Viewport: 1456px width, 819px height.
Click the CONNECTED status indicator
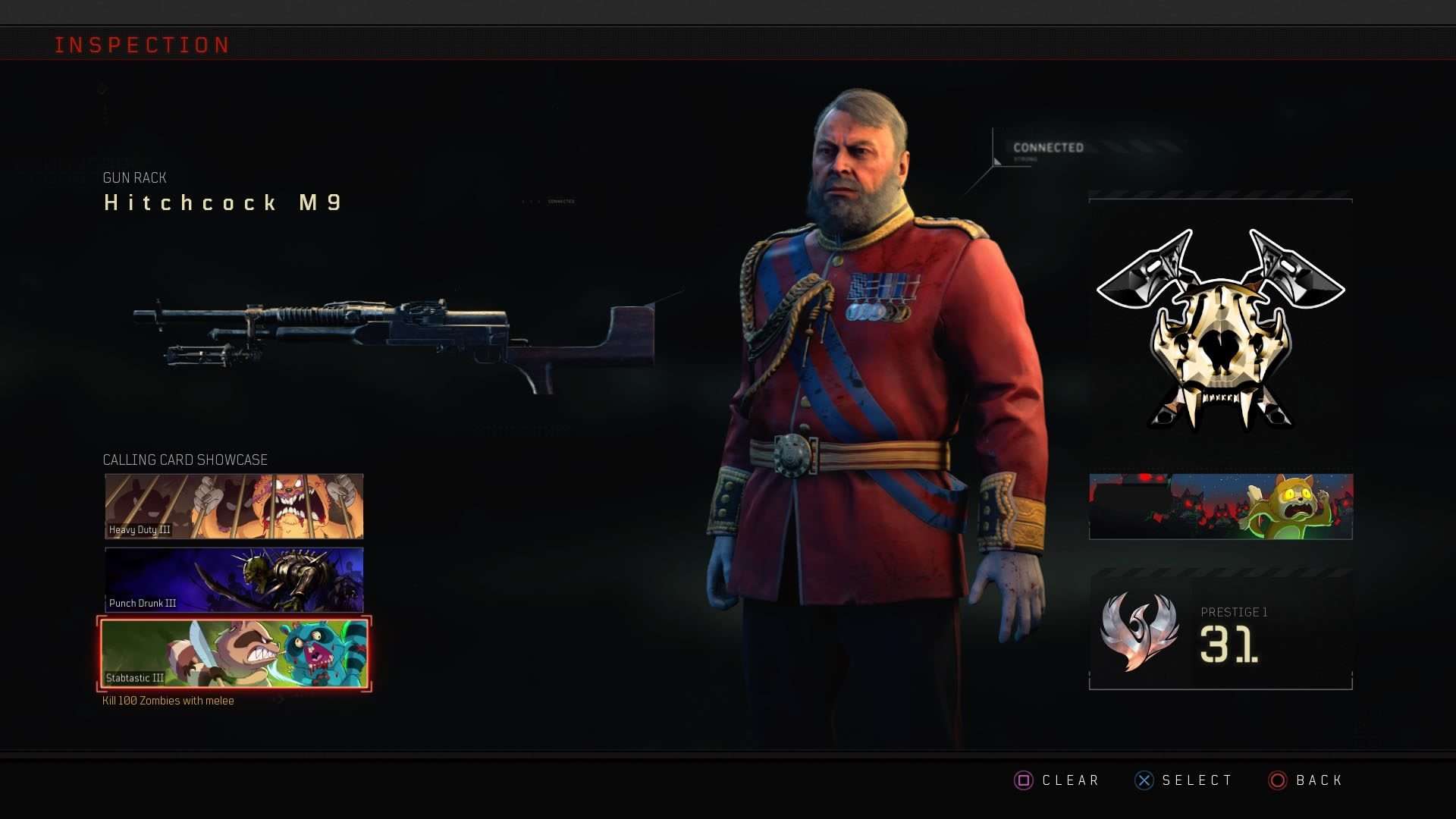pos(1049,147)
